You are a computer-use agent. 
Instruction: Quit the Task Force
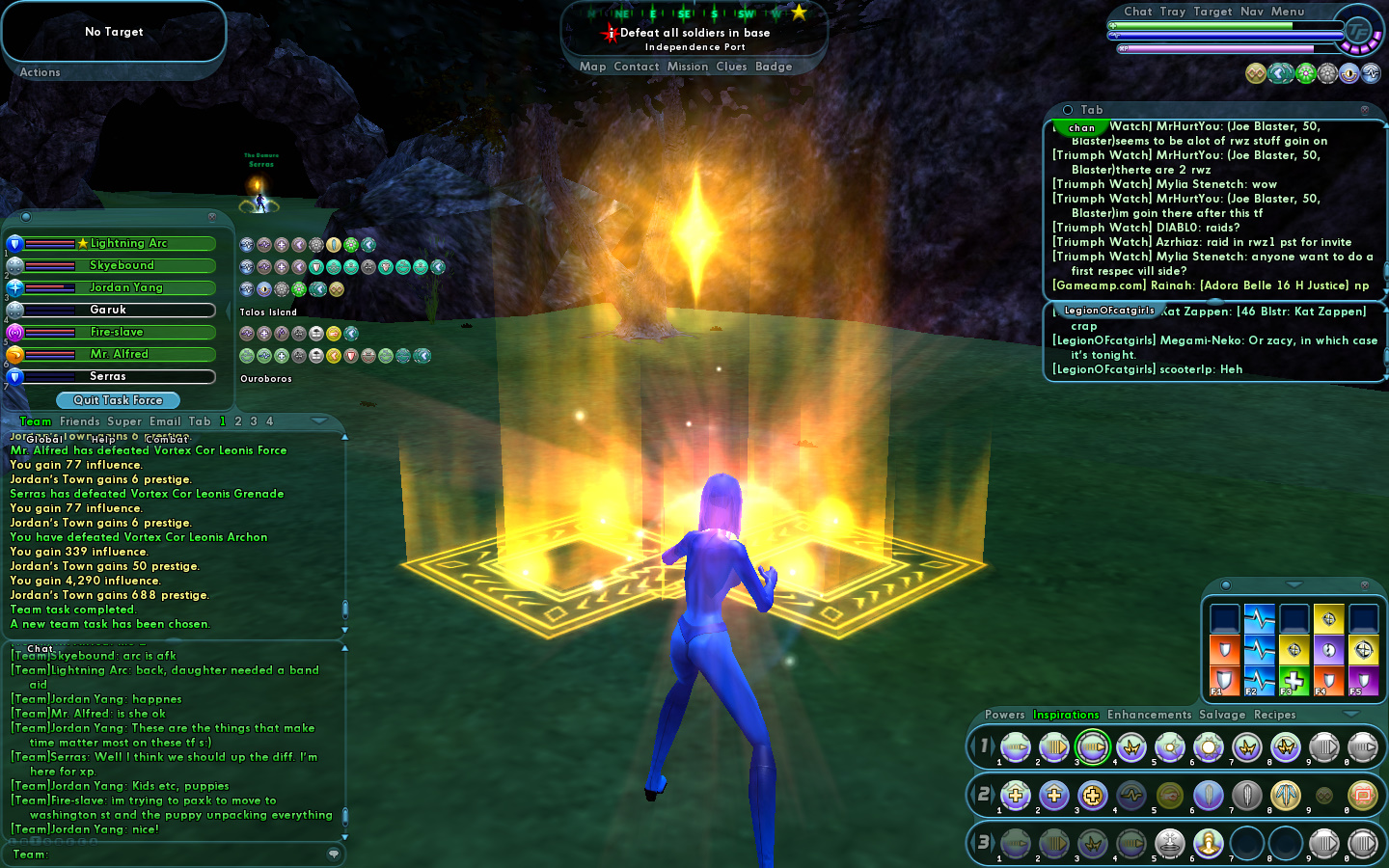pos(118,400)
